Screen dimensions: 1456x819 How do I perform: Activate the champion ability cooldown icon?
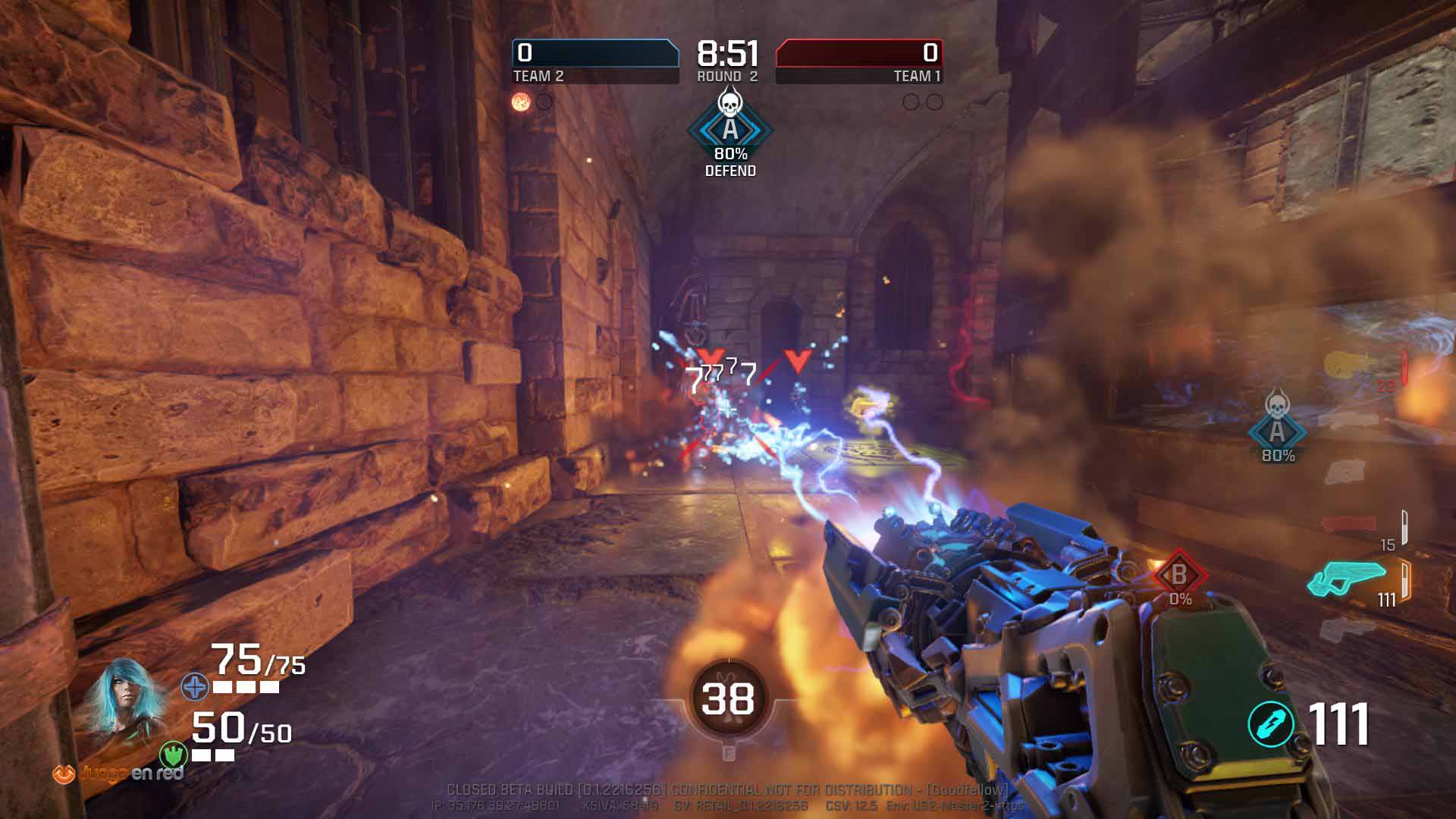pos(727,699)
